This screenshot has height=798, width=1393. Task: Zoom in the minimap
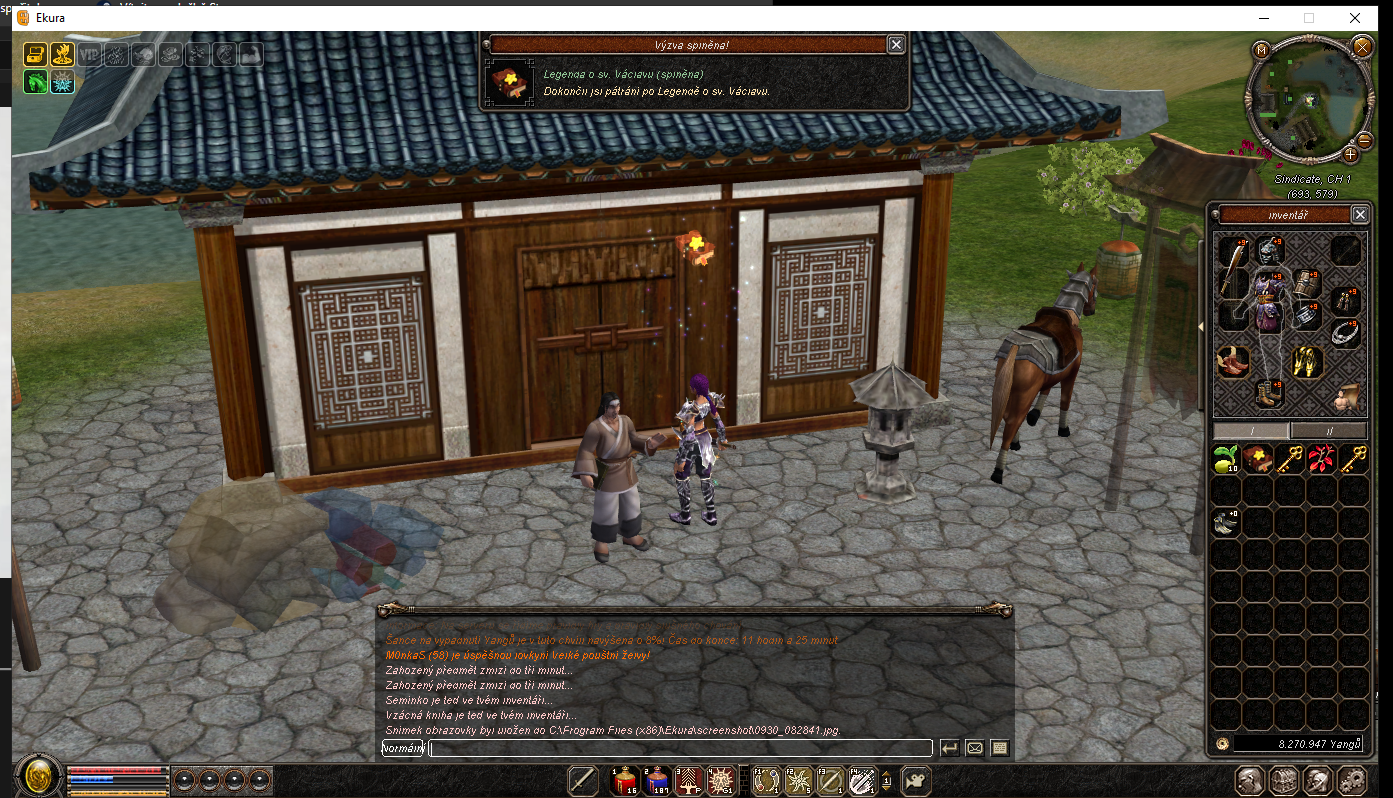point(1350,154)
